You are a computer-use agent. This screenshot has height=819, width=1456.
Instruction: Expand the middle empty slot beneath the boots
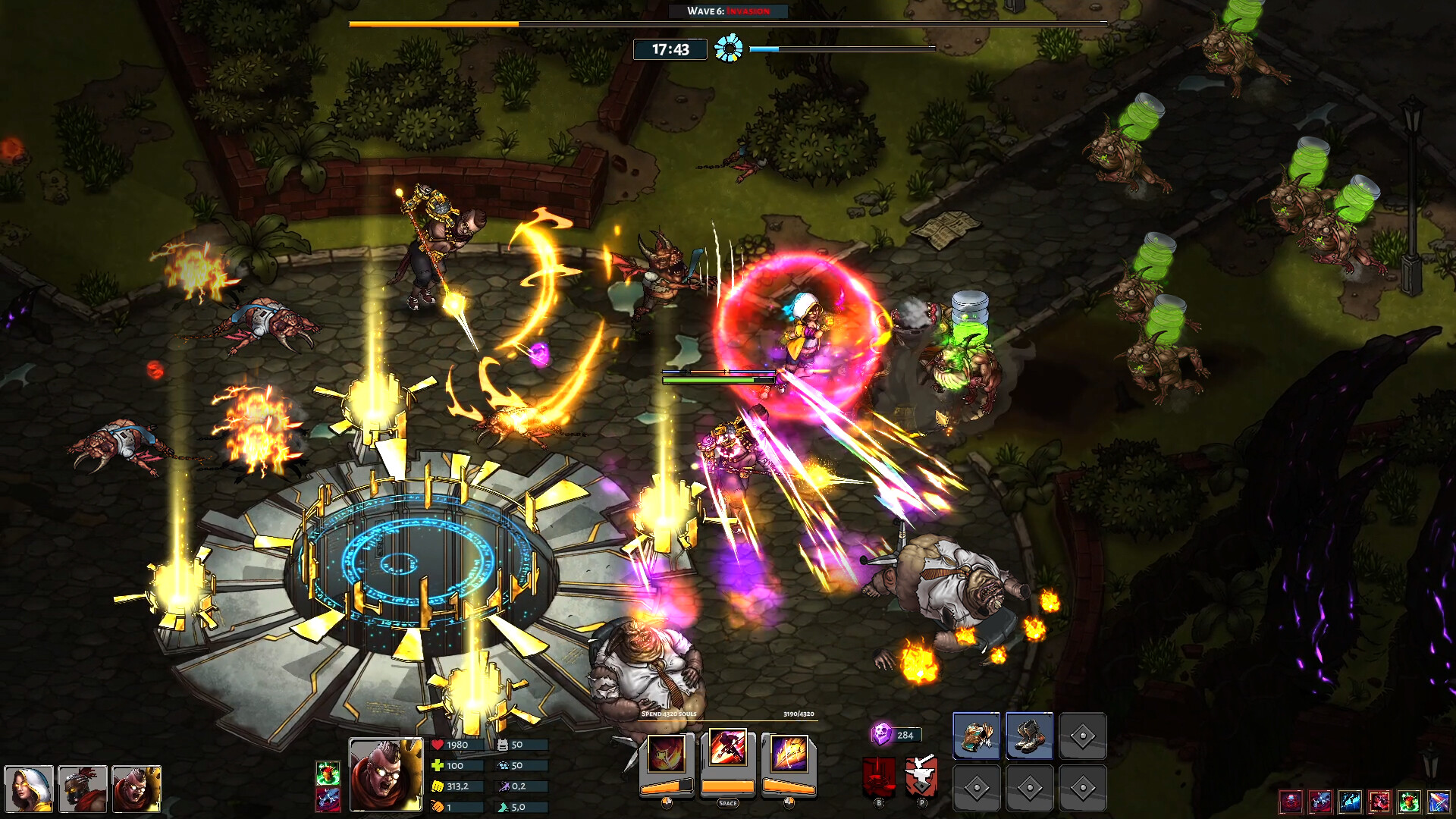[1030, 788]
